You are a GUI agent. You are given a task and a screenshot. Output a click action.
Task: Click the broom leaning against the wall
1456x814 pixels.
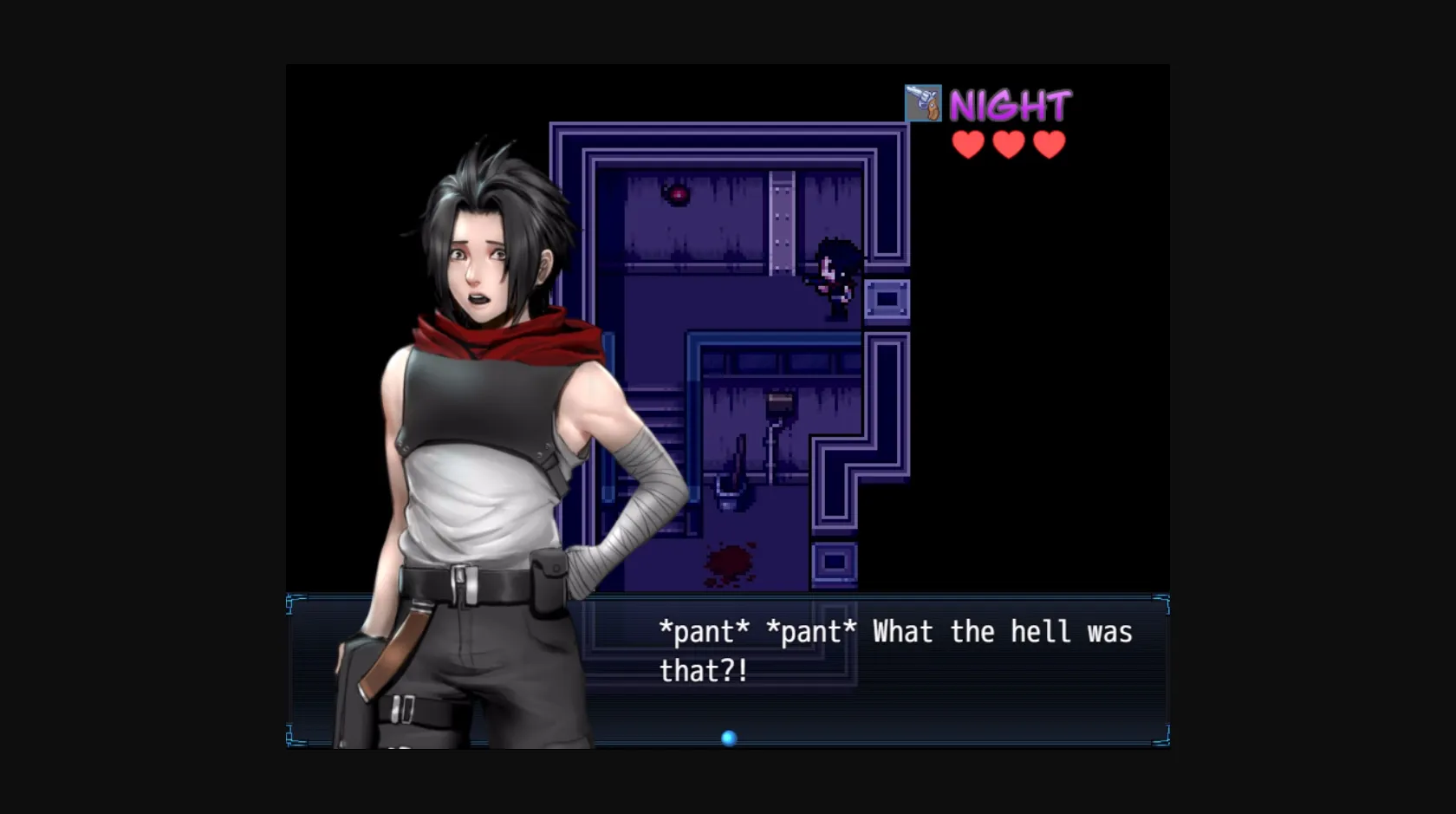pos(738,457)
